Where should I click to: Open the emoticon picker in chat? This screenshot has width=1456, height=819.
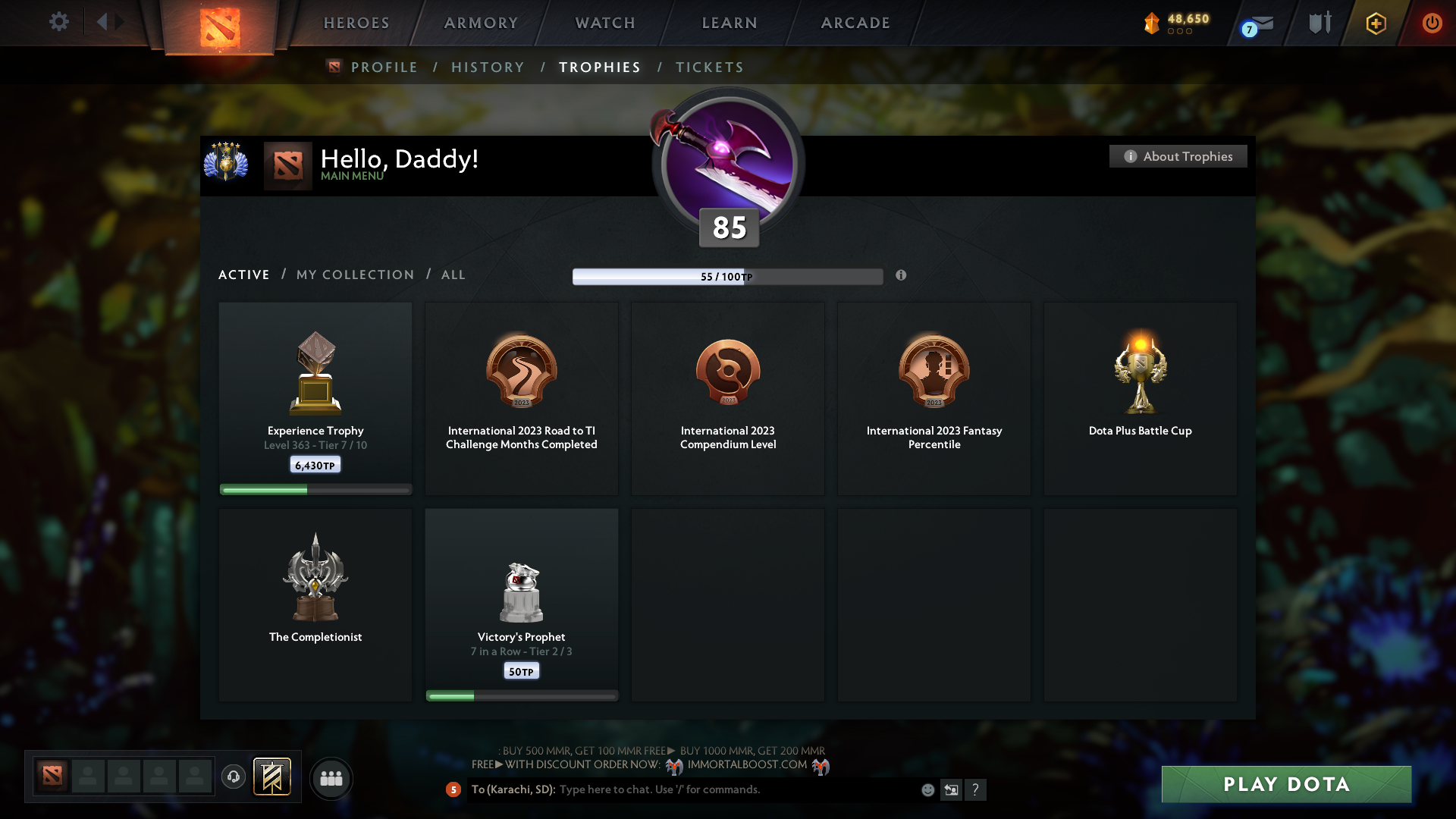point(927,789)
